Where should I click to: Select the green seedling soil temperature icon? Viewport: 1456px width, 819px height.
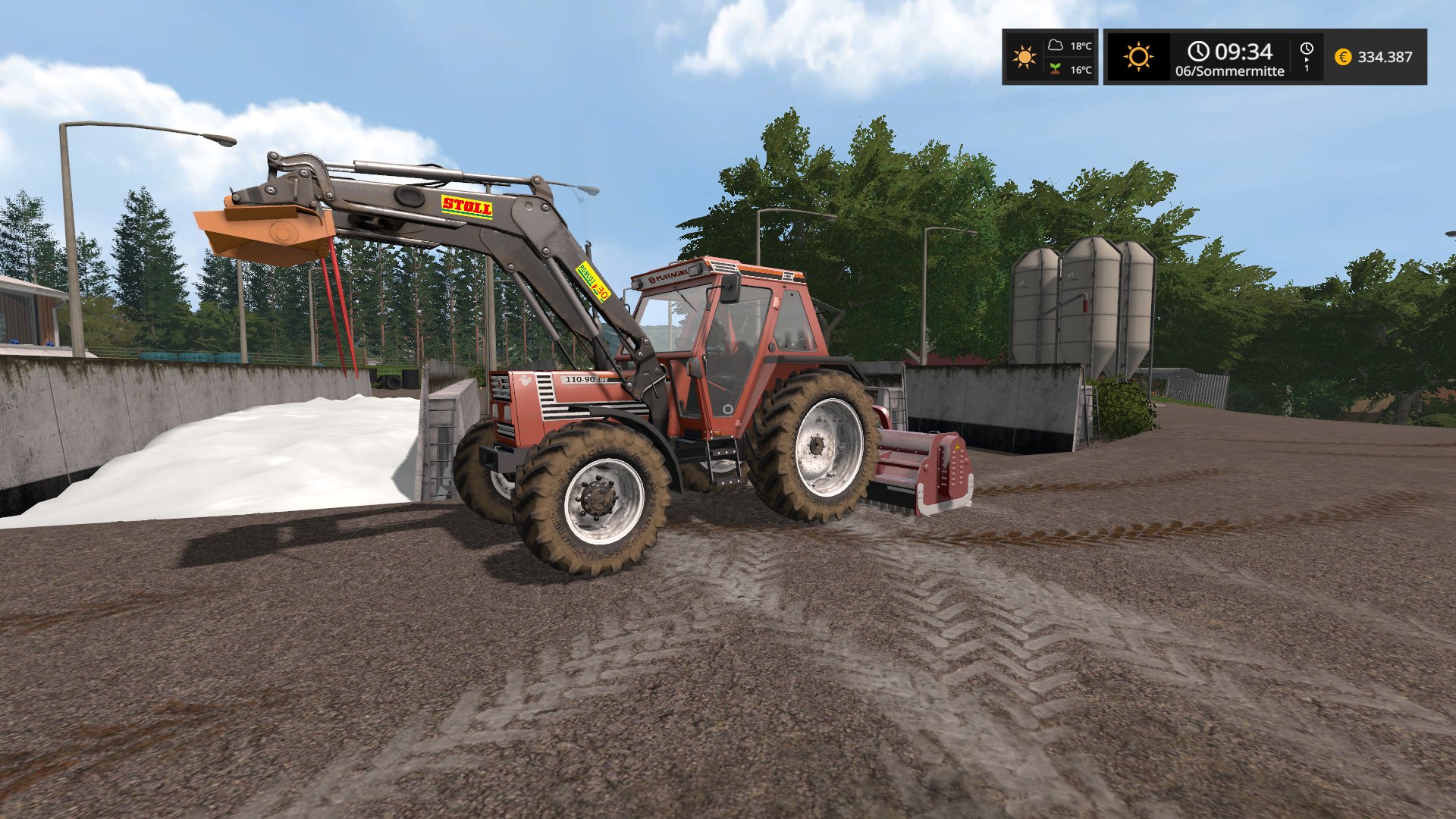pos(1055,69)
